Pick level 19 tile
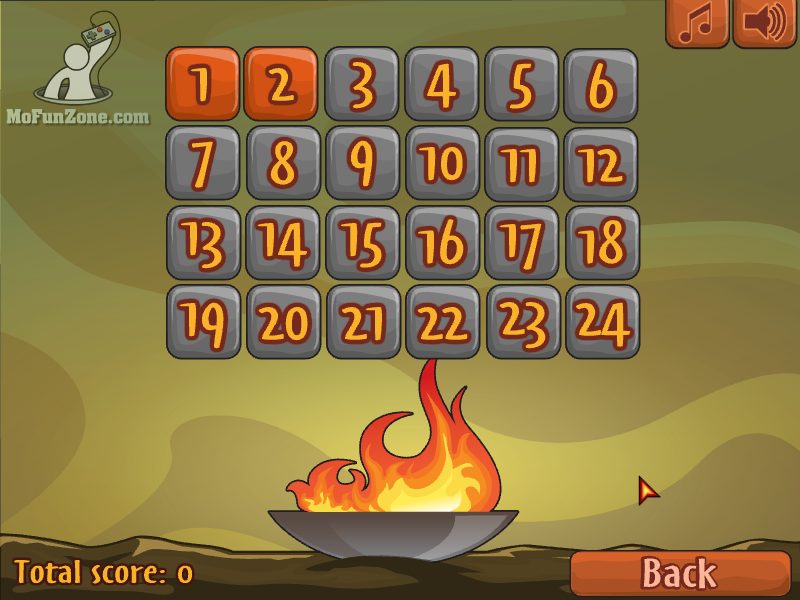The image size is (800, 600). tap(203, 322)
